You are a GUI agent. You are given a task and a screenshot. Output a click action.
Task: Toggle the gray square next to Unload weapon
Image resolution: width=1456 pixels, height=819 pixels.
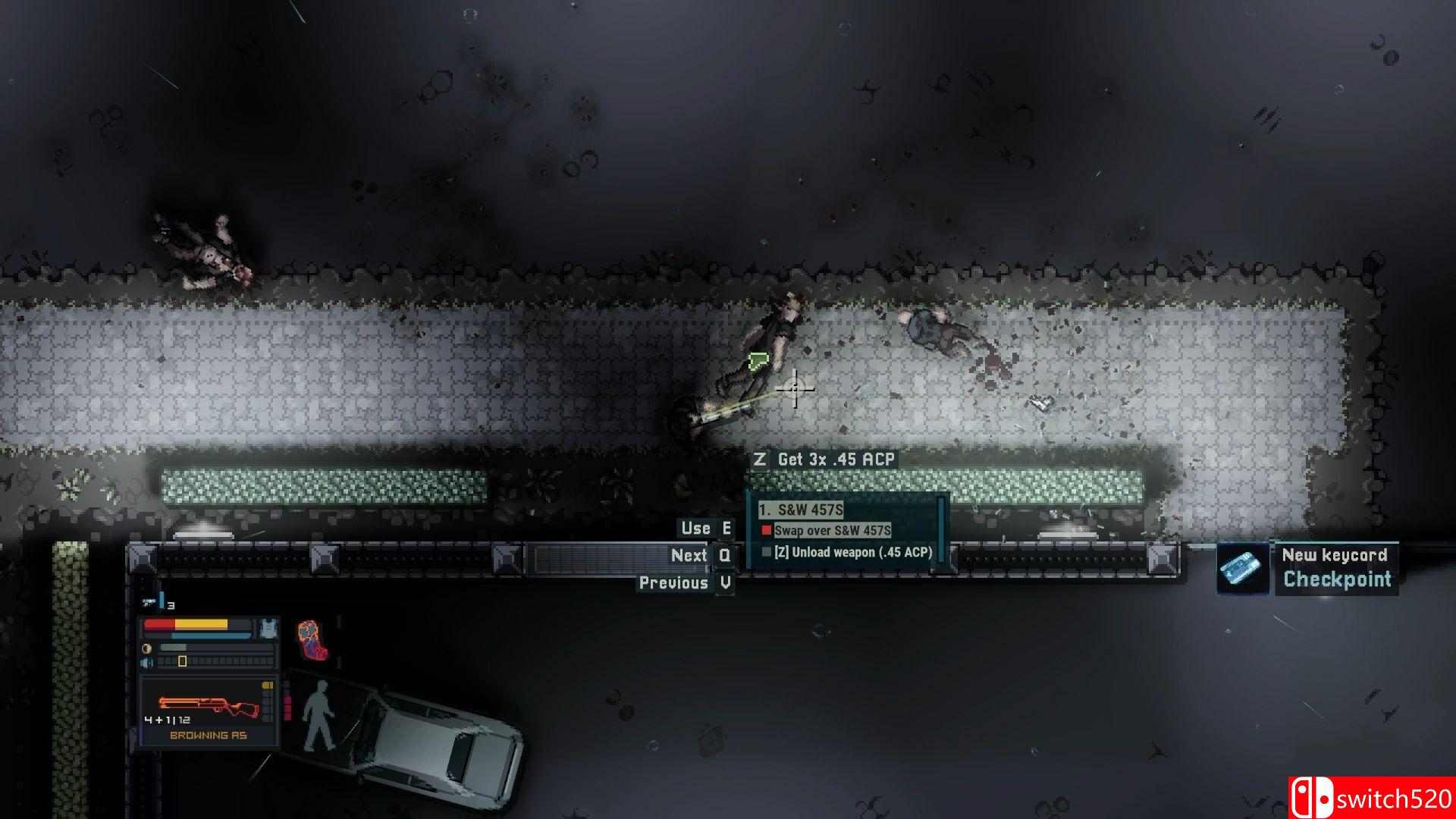764,554
